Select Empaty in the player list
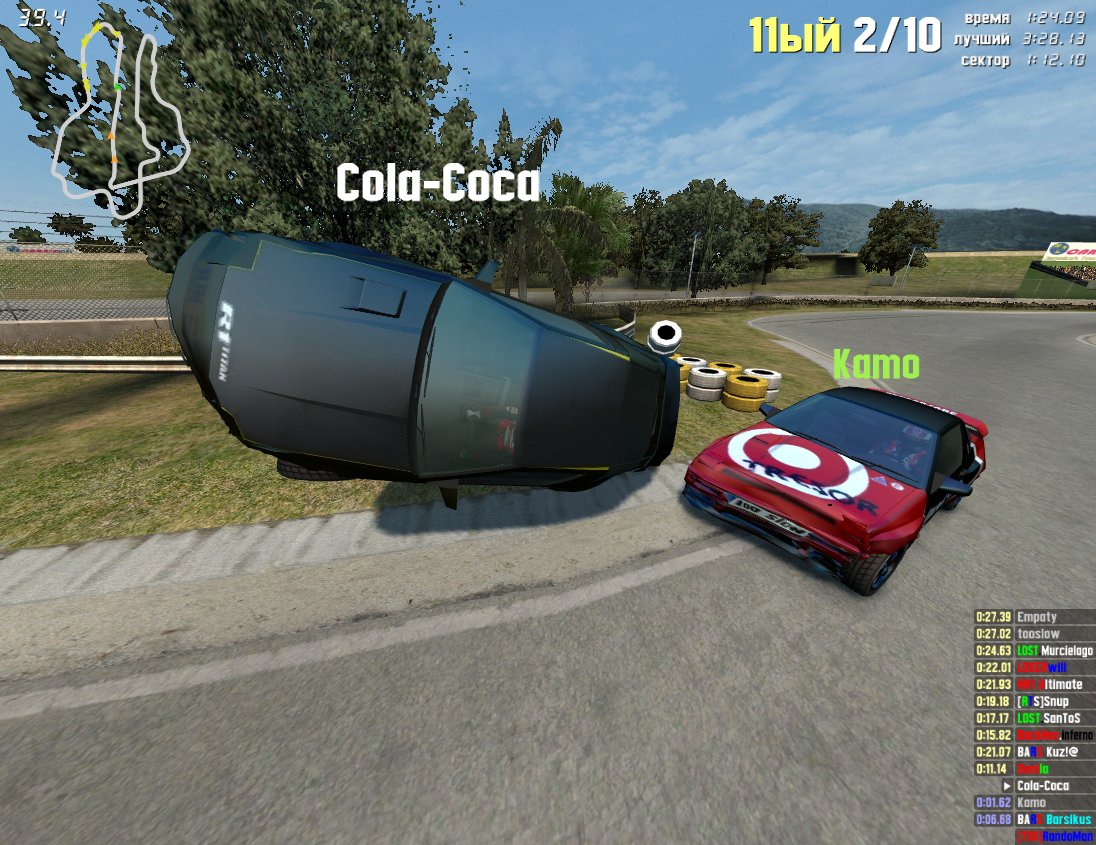This screenshot has height=845, width=1096. [x=1036, y=617]
